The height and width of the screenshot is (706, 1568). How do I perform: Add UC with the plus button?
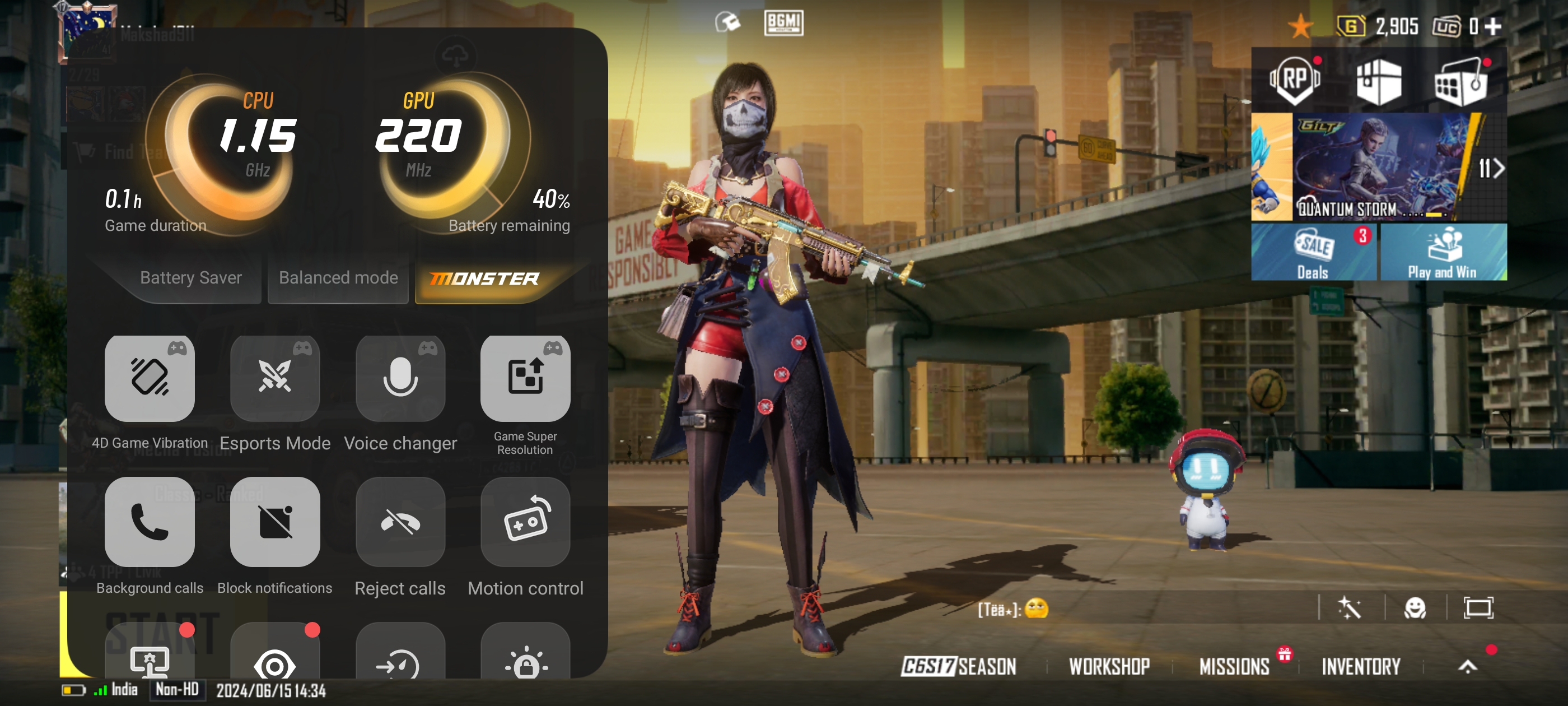tap(1493, 26)
